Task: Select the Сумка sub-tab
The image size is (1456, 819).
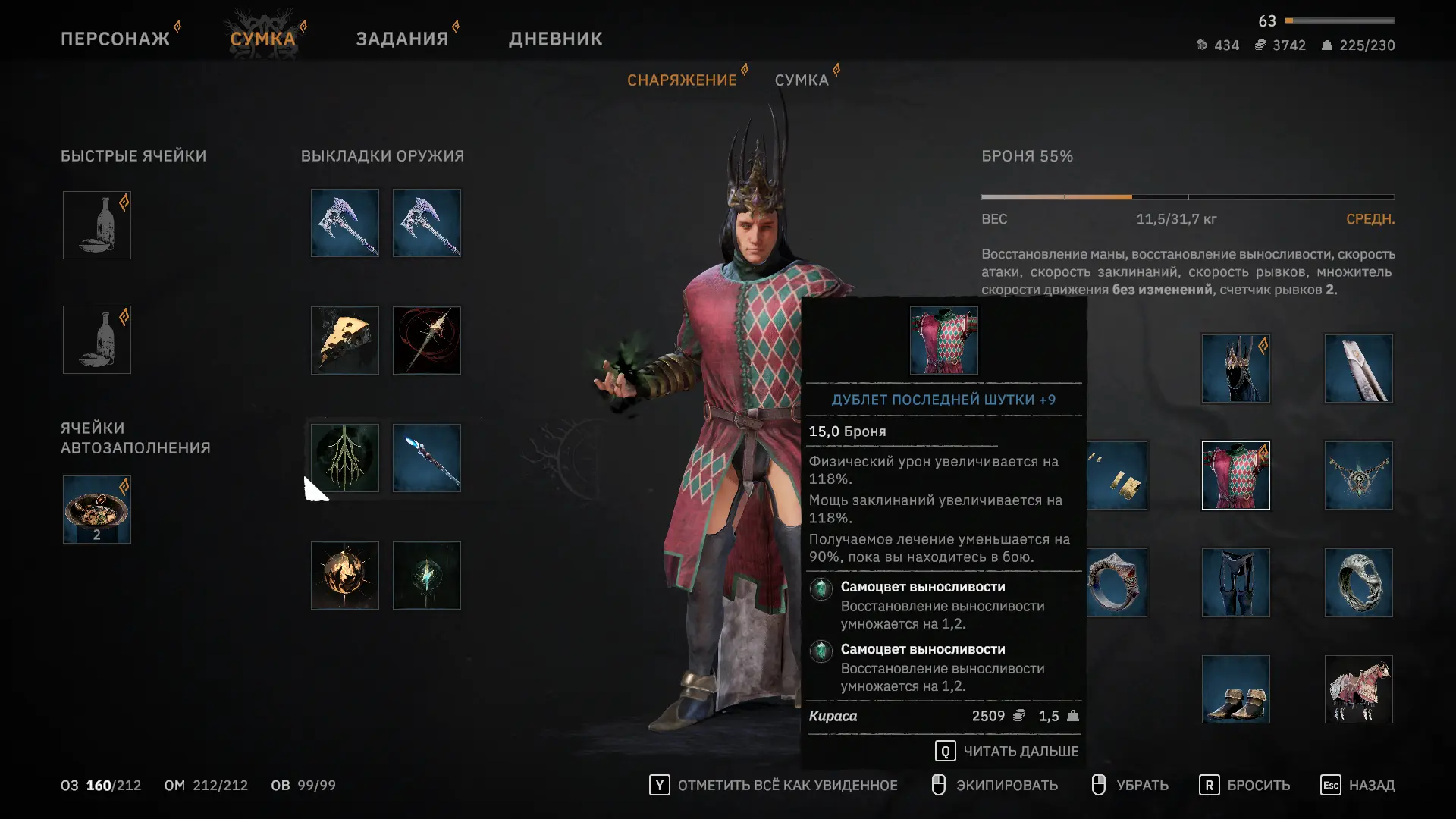Action: pos(801,80)
